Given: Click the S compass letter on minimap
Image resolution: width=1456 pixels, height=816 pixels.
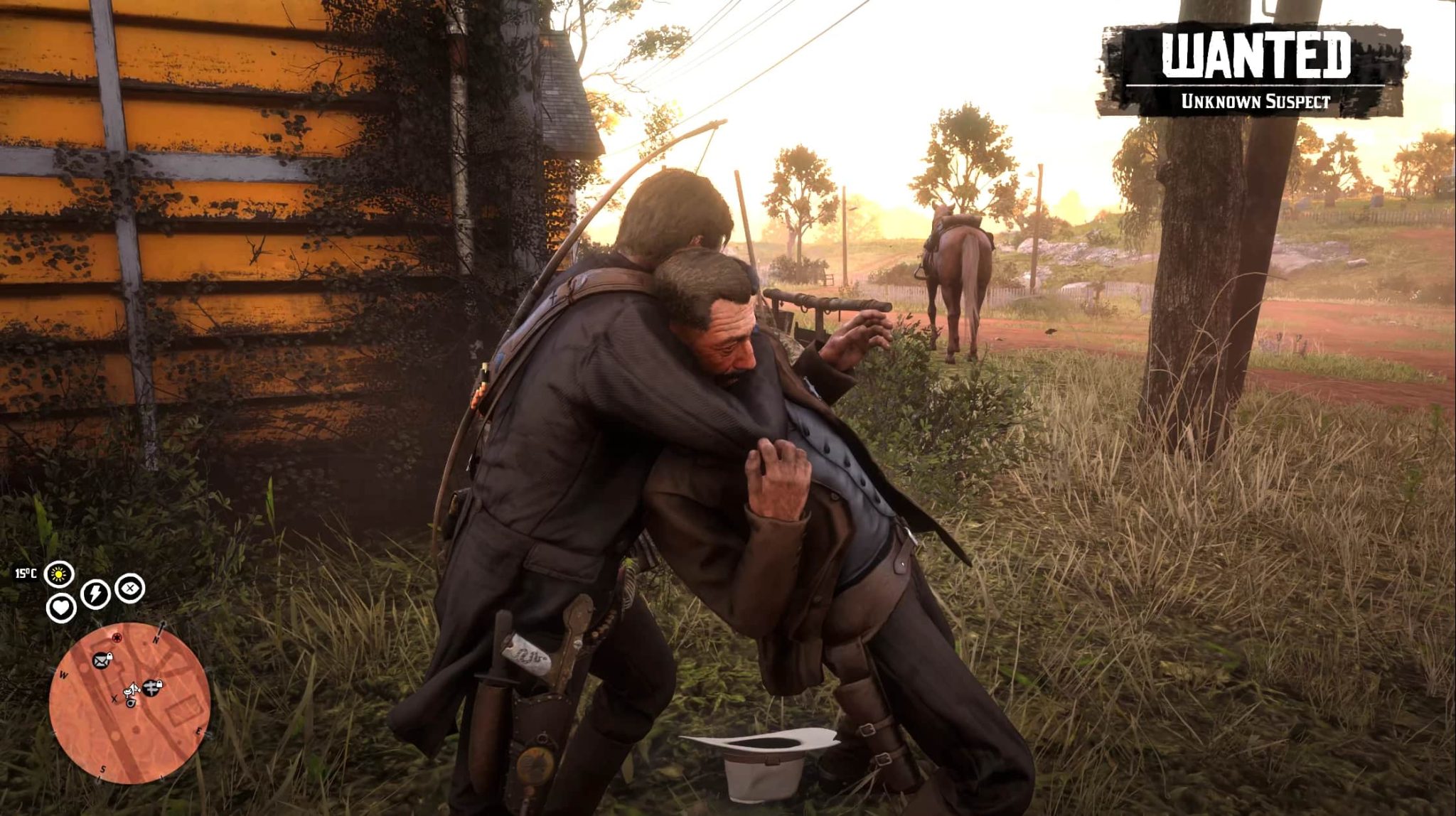Looking at the screenshot, I should 102,769.
